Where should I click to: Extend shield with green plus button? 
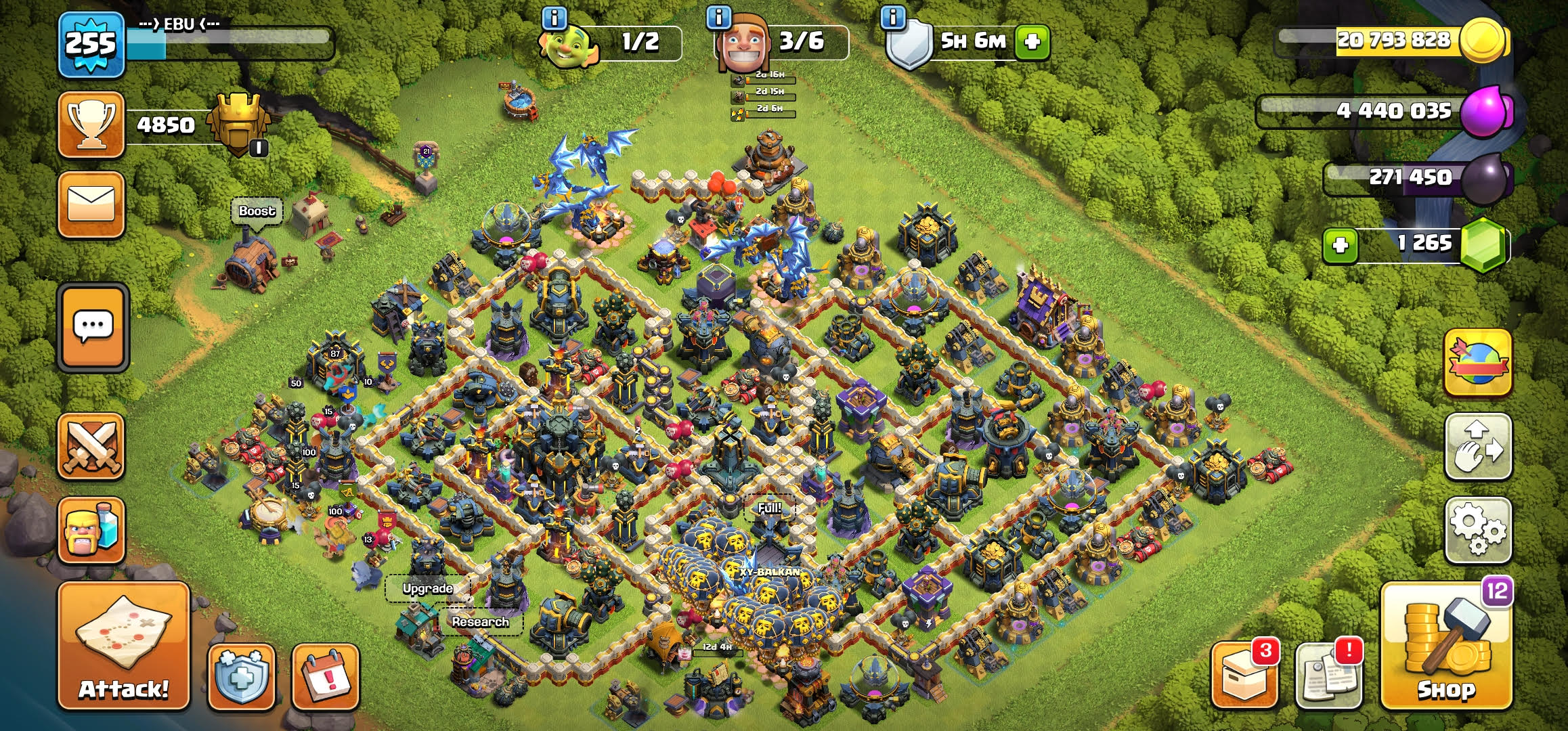[1032, 42]
